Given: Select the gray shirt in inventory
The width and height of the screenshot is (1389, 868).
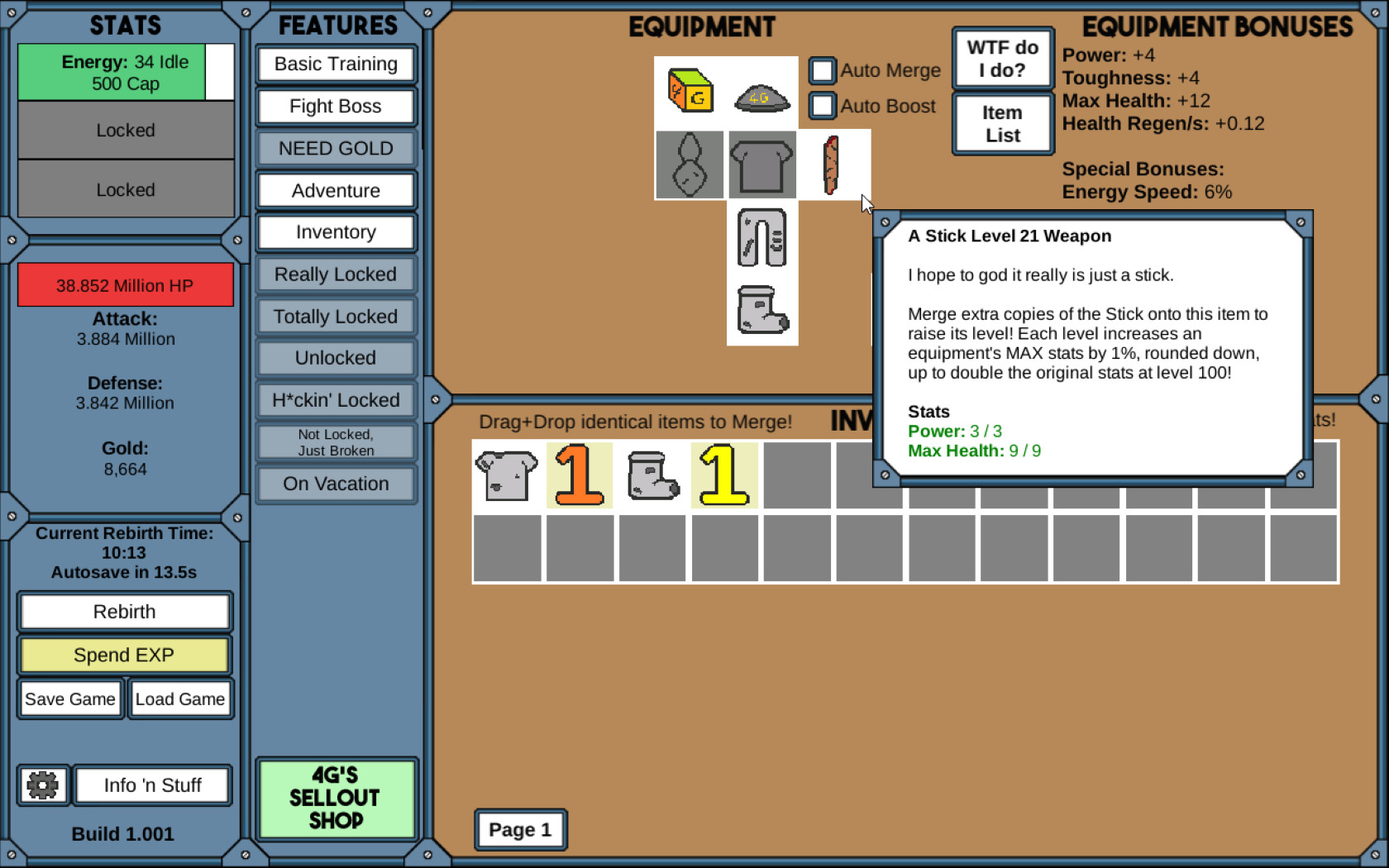Looking at the screenshot, I should pyautogui.click(x=506, y=475).
